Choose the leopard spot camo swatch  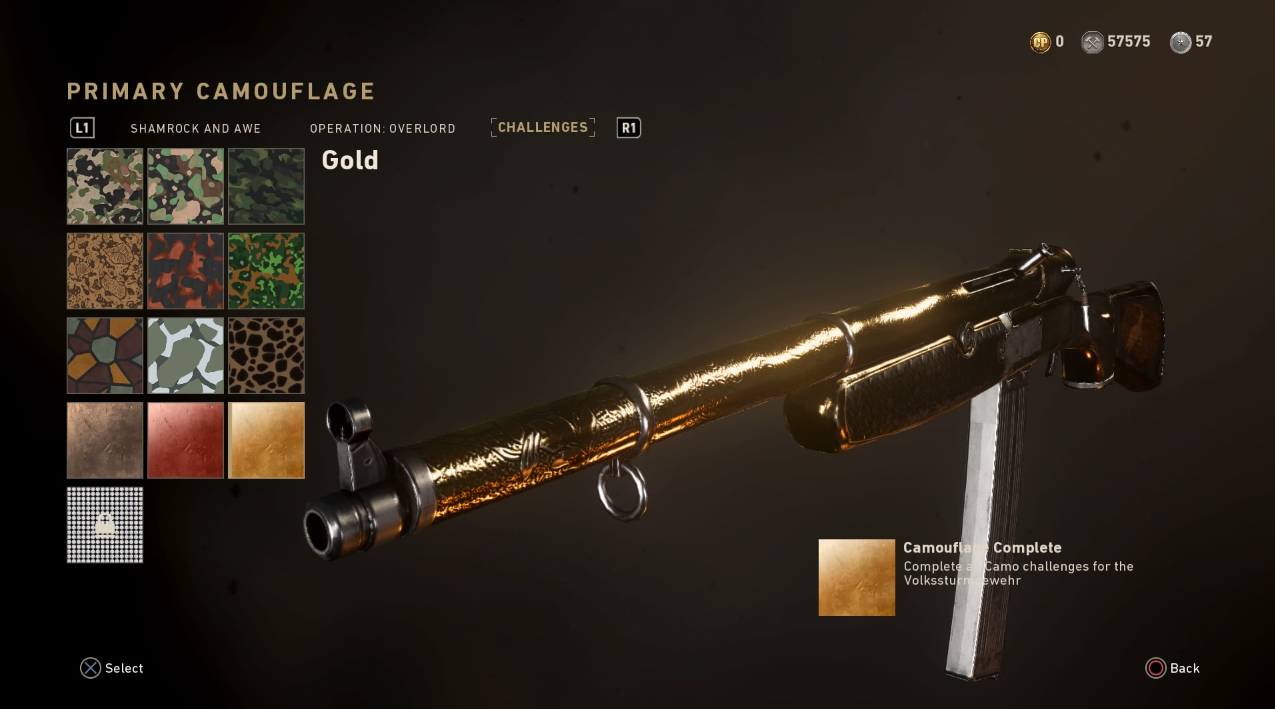pos(266,356)
